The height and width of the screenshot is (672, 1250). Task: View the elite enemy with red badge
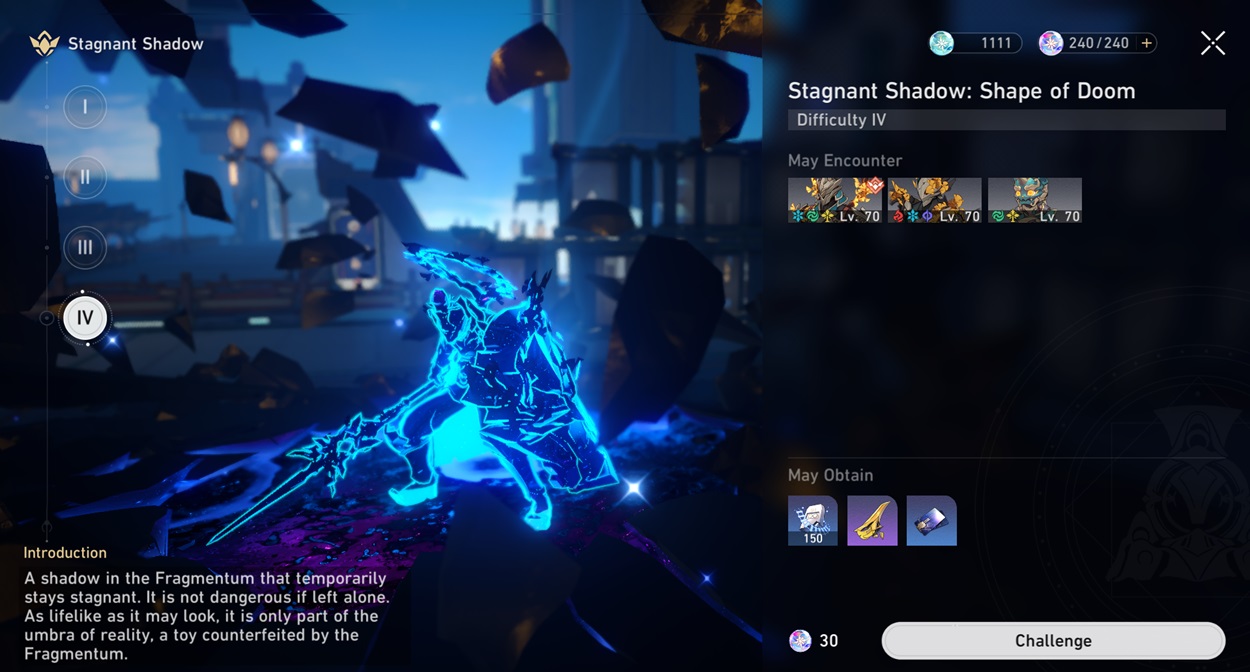coord(835,200)
